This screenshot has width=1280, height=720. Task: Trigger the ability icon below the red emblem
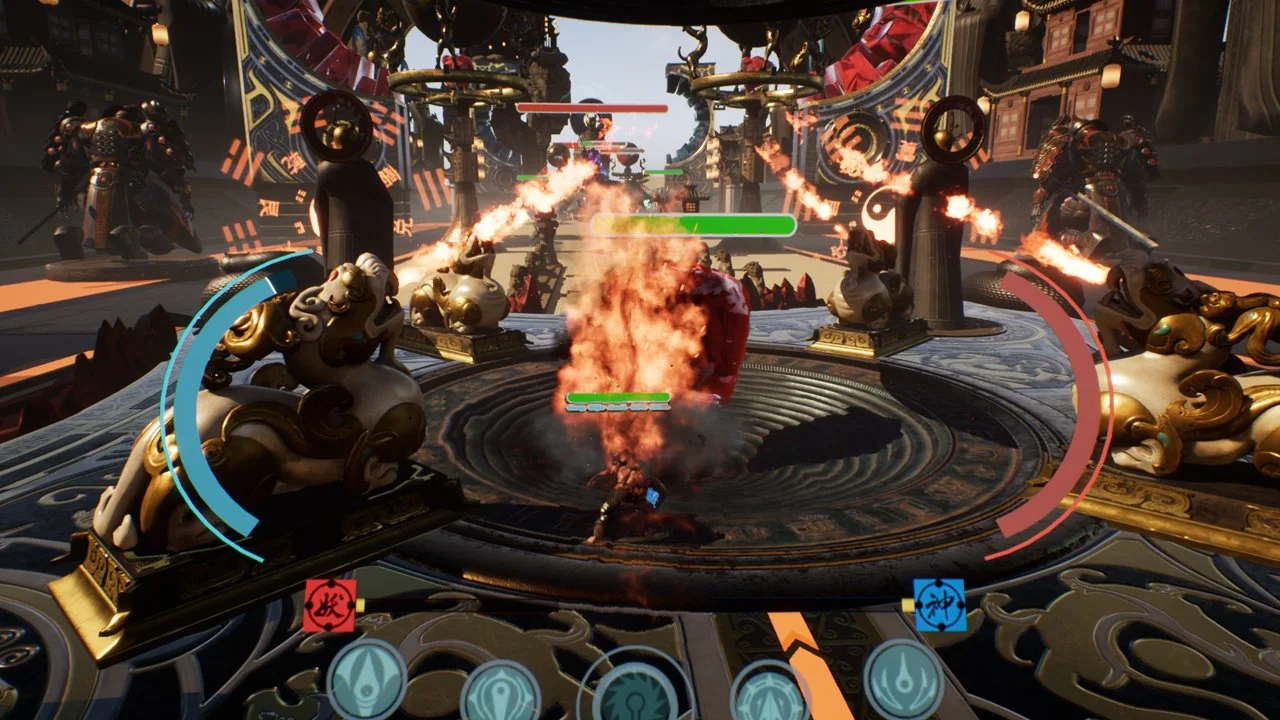coord(366,680)
